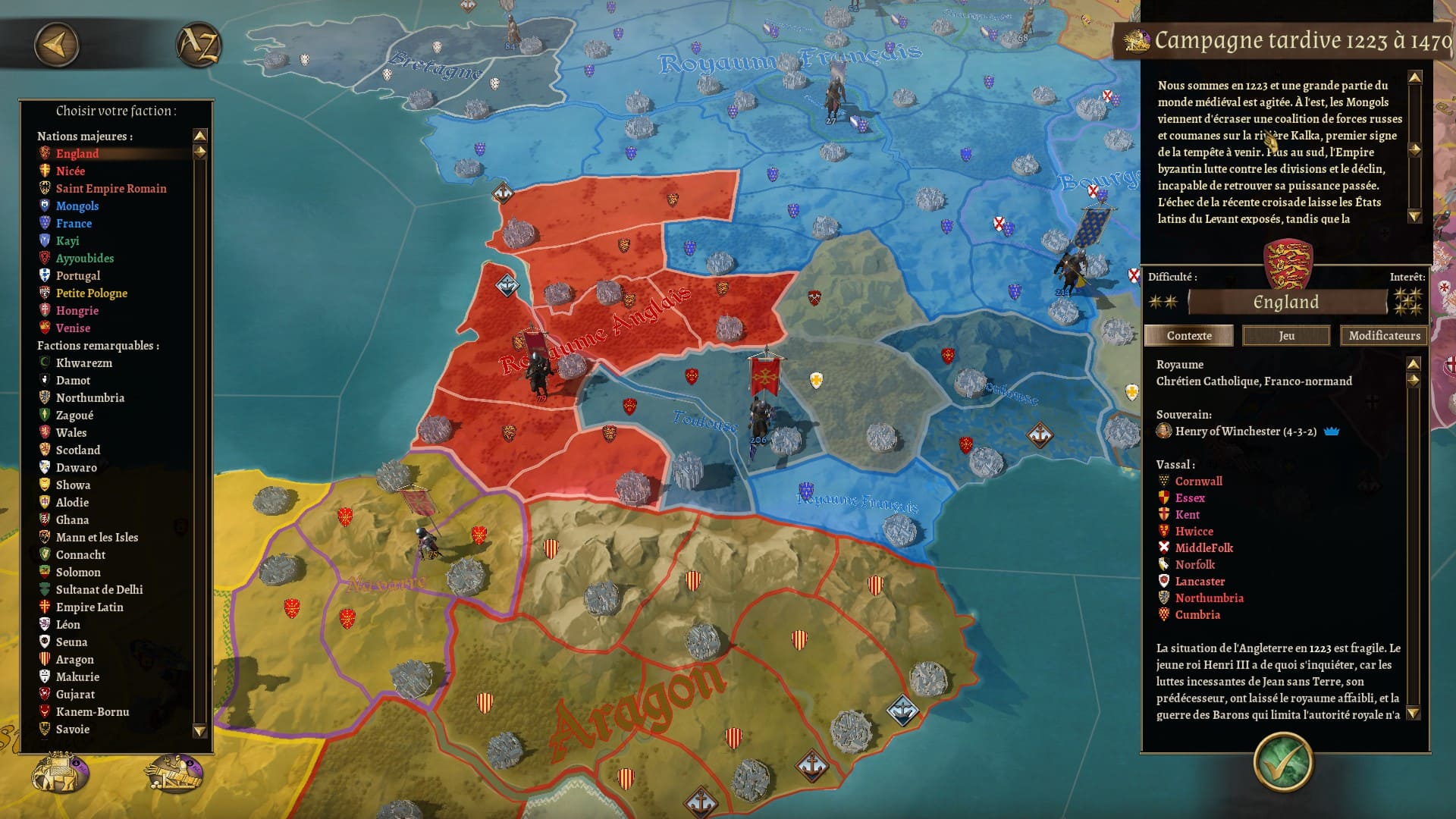Screen dimensions: 1456x819
Task: Select the Aragon faction entry
Action: [74, 660]
